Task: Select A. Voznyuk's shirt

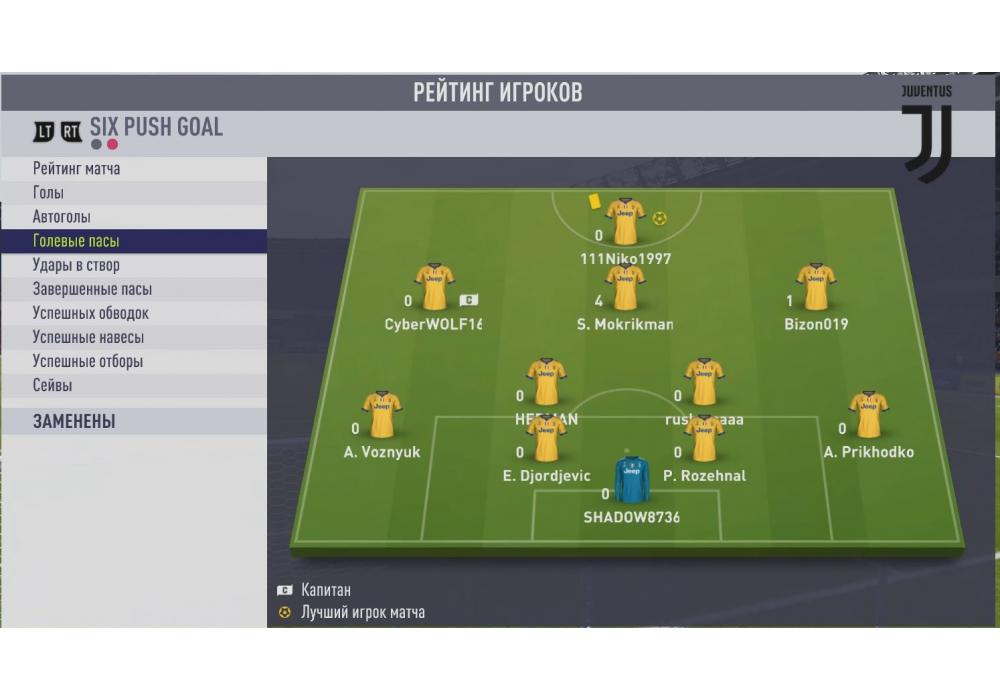Action: pyautogui.click(x=381, y=415)
